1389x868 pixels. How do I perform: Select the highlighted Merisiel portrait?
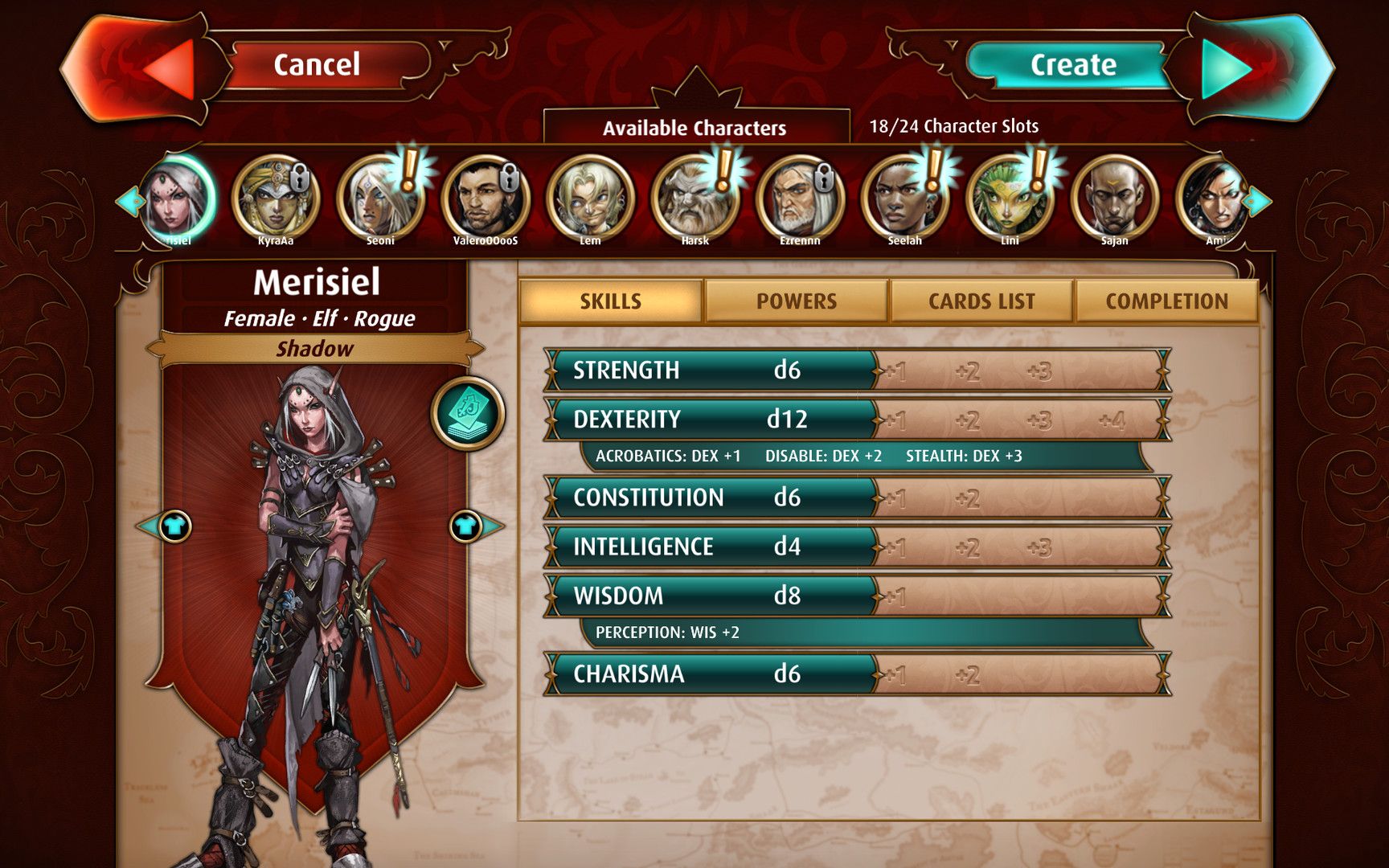(x=178, y=199)
